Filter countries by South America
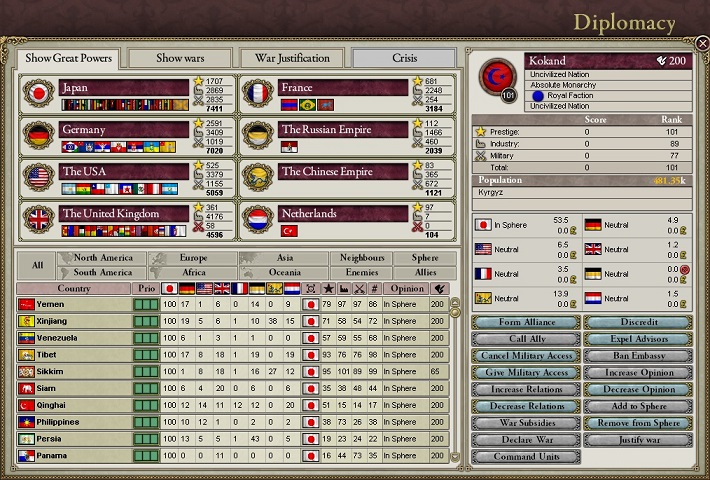Image resolution: width=710 pixels, height=480 pixels. (x=103, y=272)
